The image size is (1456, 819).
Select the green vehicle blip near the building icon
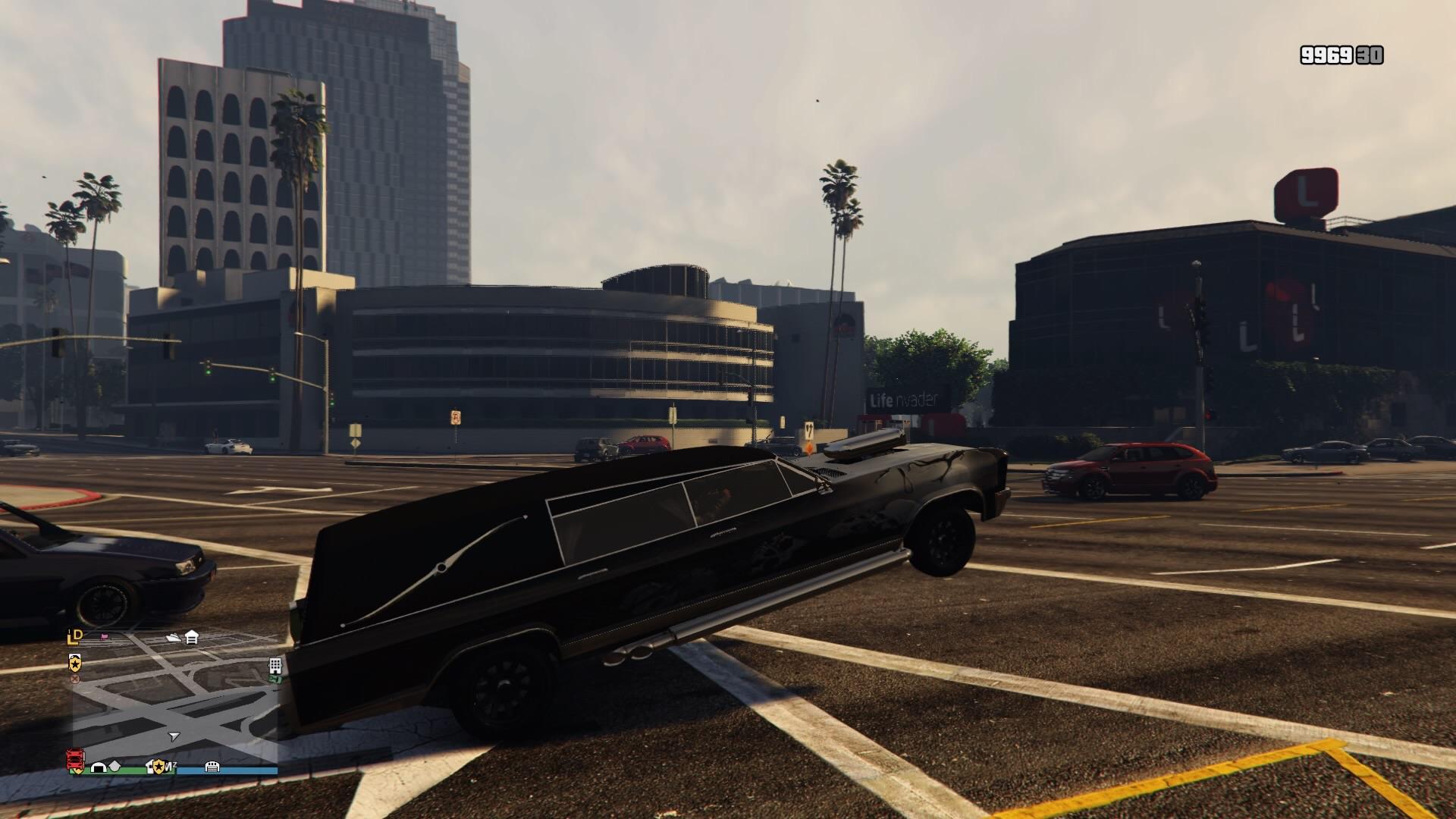(274, 679)
